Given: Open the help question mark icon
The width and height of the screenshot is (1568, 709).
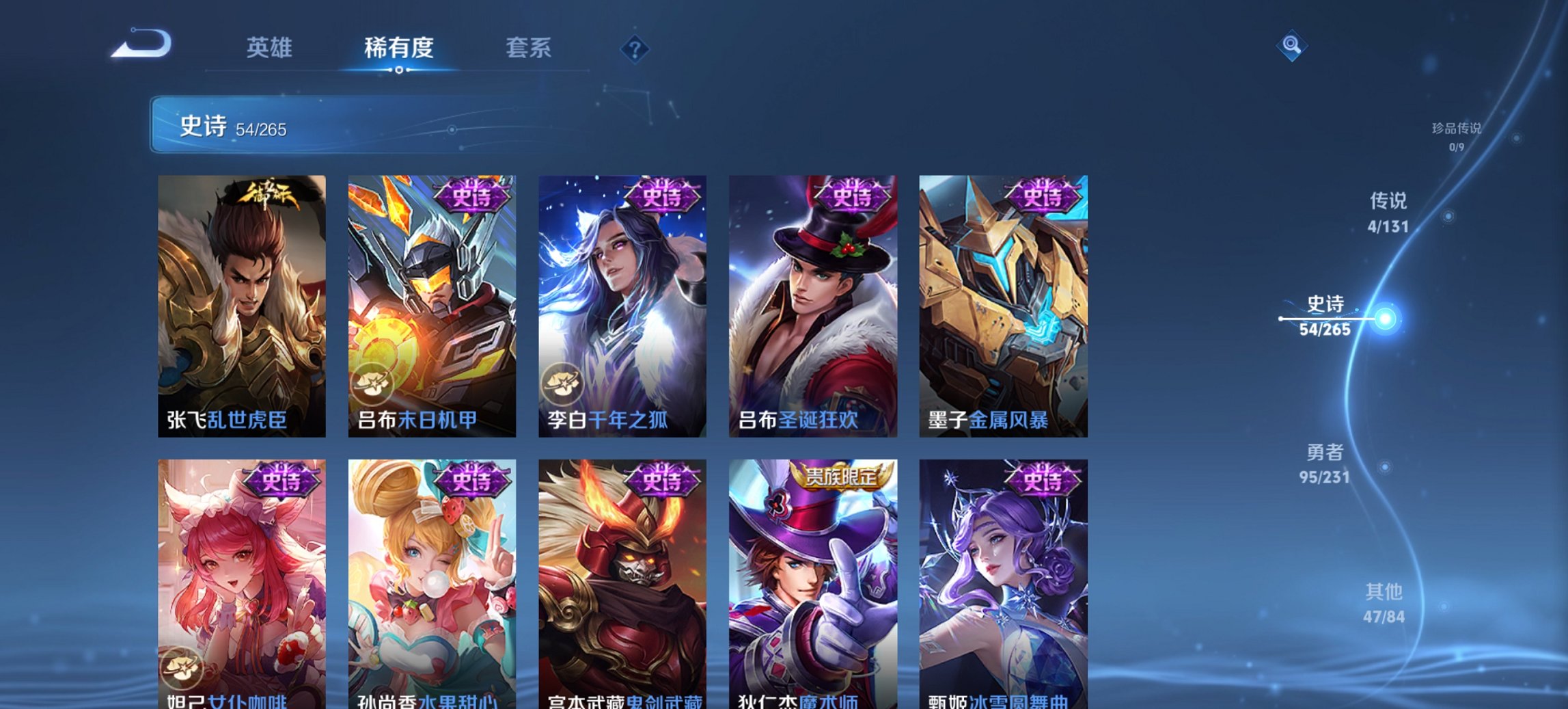Looking at the screenshot, I should (x=634, y=48).
